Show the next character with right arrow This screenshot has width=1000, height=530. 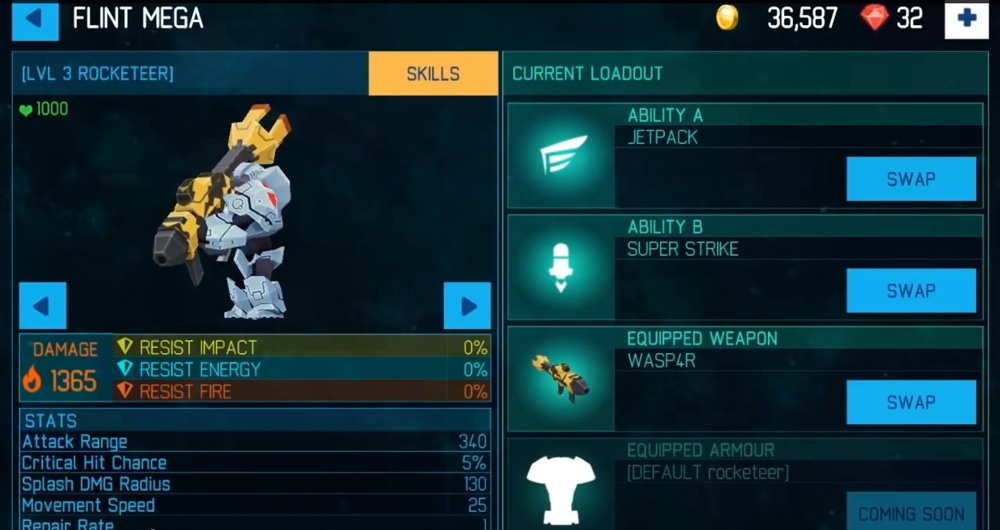[467, 306]
